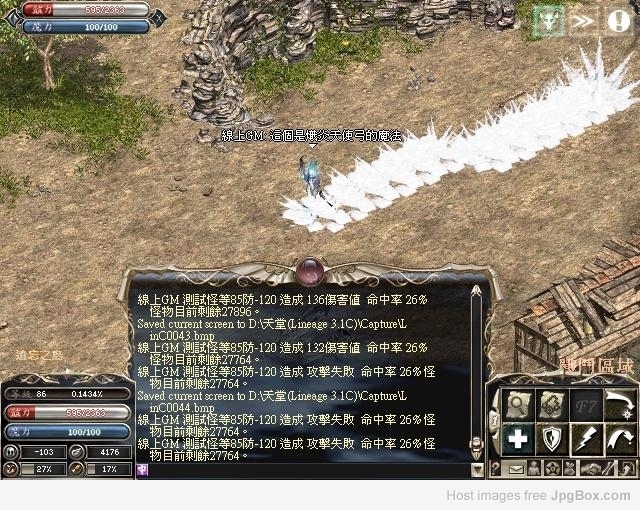This screenshot has width=640, height=510.
Task: Select the green active buff icon
Action: pos(548,20)
